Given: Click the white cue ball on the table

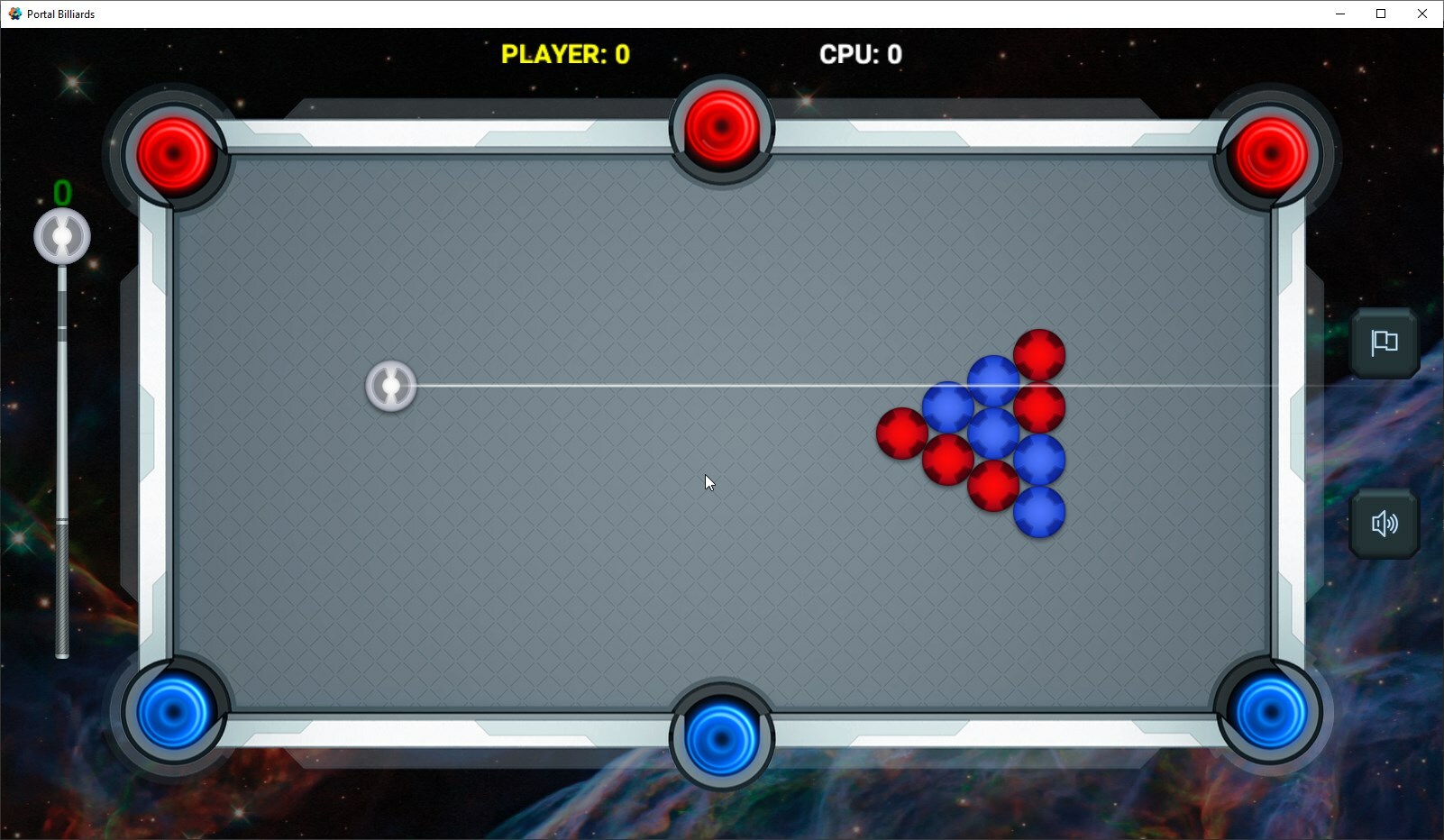Looking at the screenshot, I should [390, 386].
